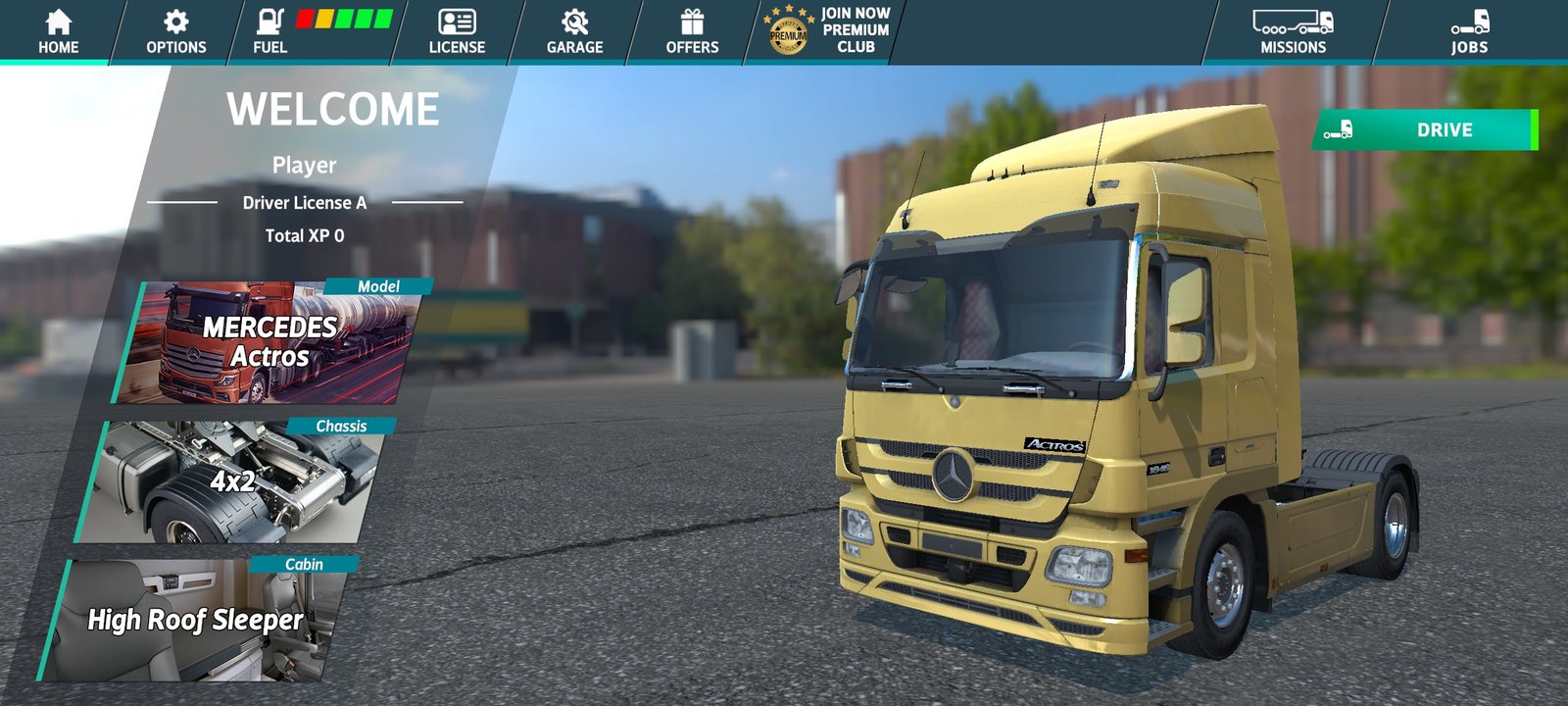Image resolution: width=1568 pixels, height=706 pixels.
Task: Go to the Home tab
Action: click(58, 31)
